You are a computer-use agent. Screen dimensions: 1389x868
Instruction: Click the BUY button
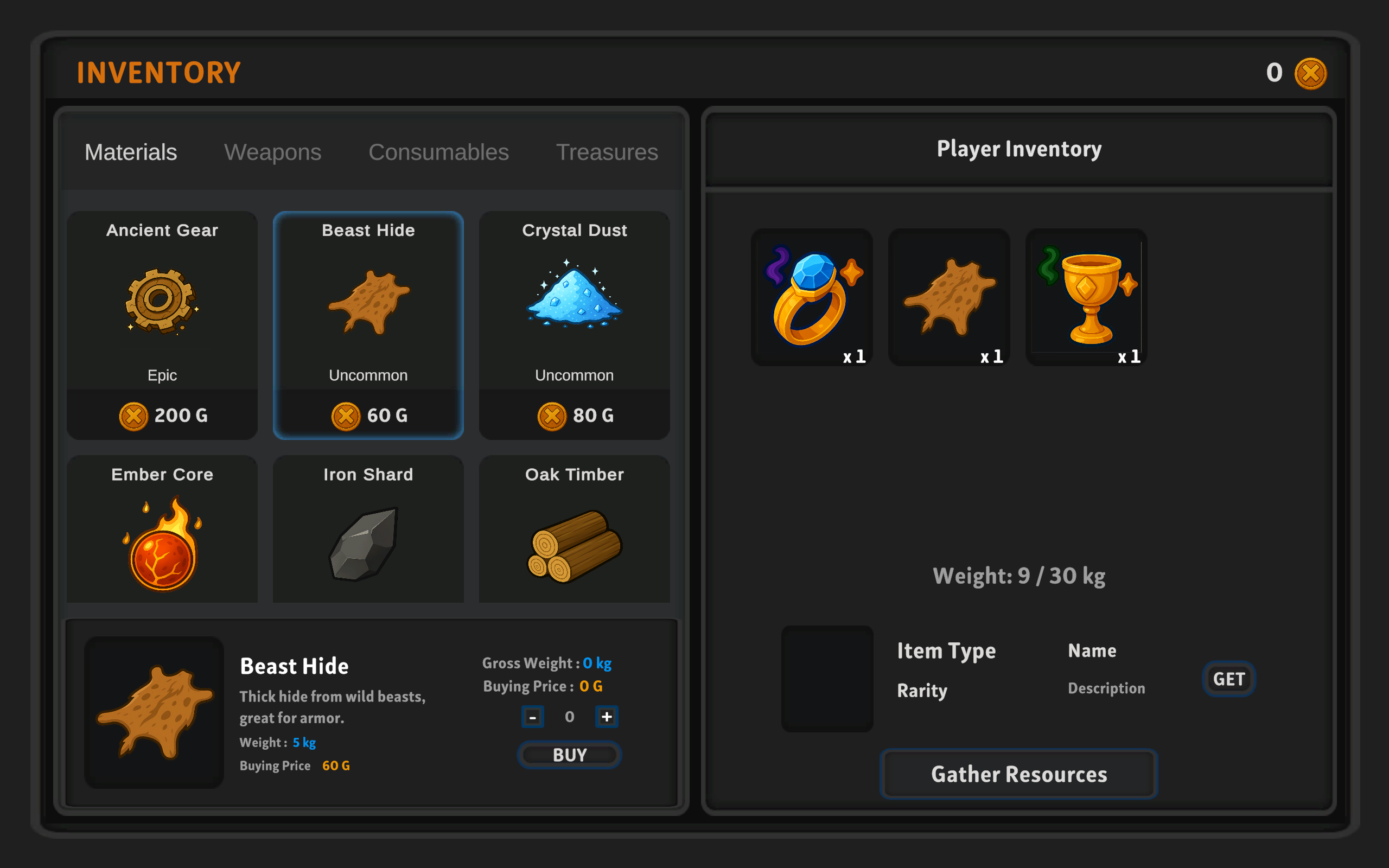pos(569,755)
